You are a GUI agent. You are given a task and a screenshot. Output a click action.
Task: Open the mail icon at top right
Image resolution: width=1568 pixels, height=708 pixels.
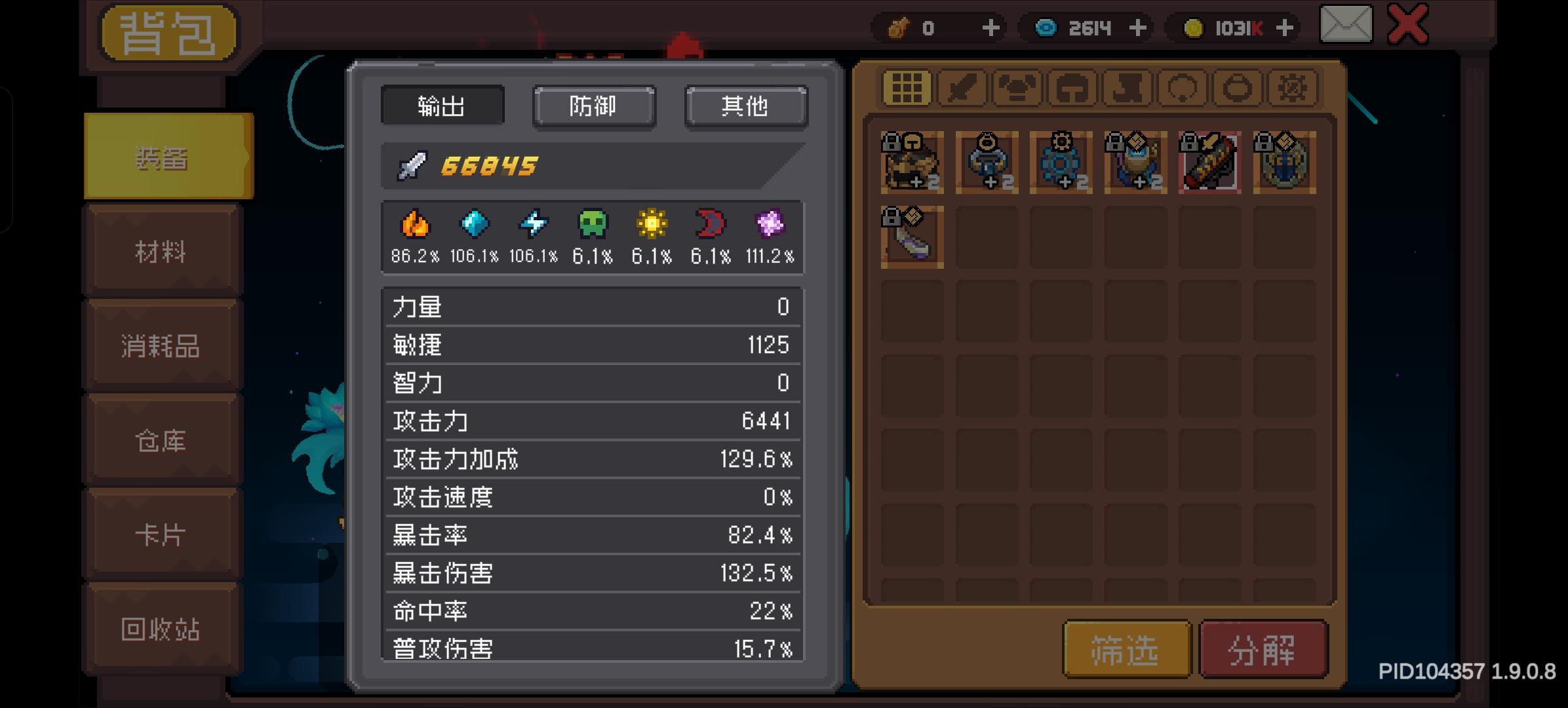tap(1345, 26)
